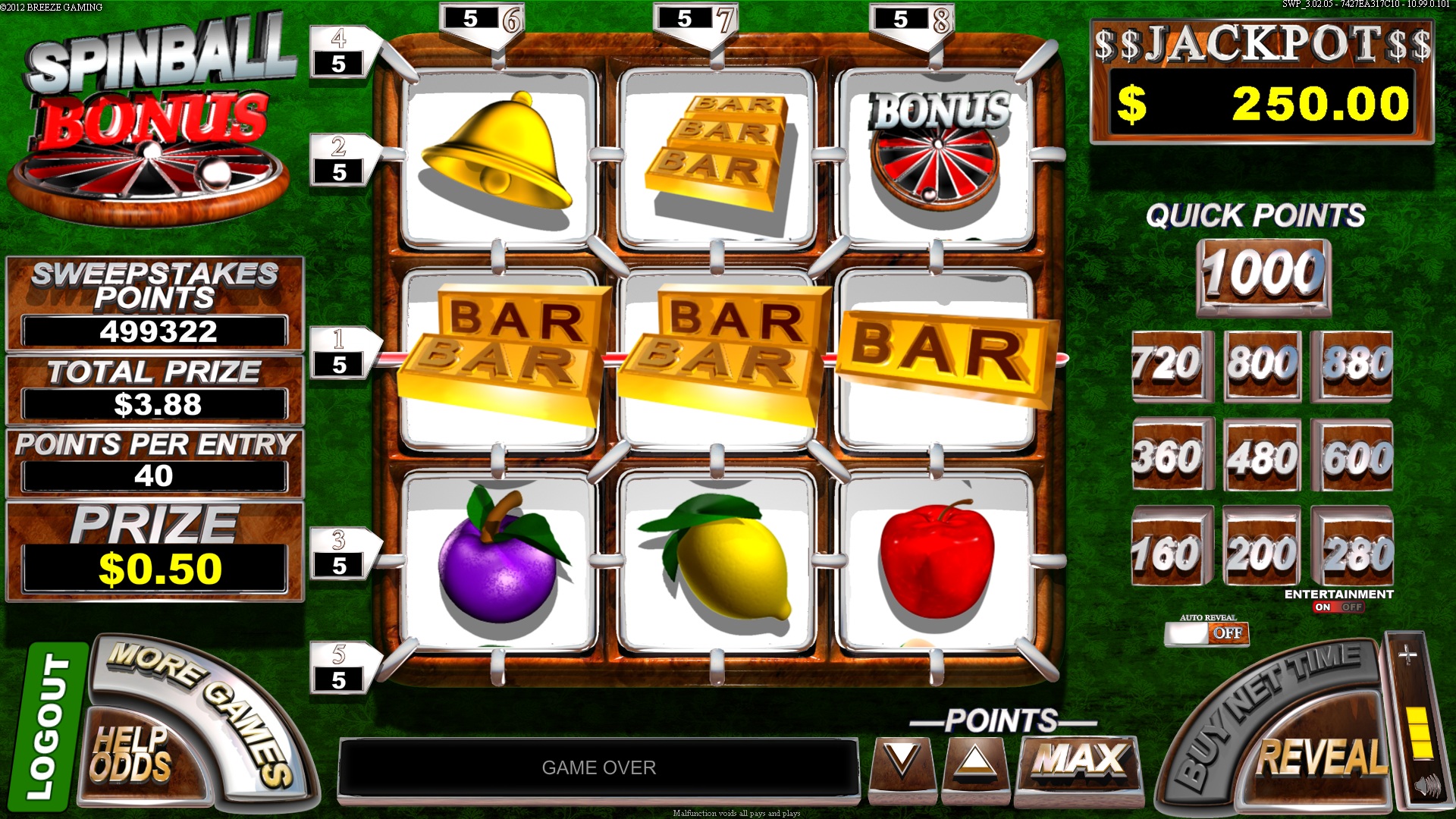Pick the 200 quick points tile
1456x819 pixels.
point(1263,552)
